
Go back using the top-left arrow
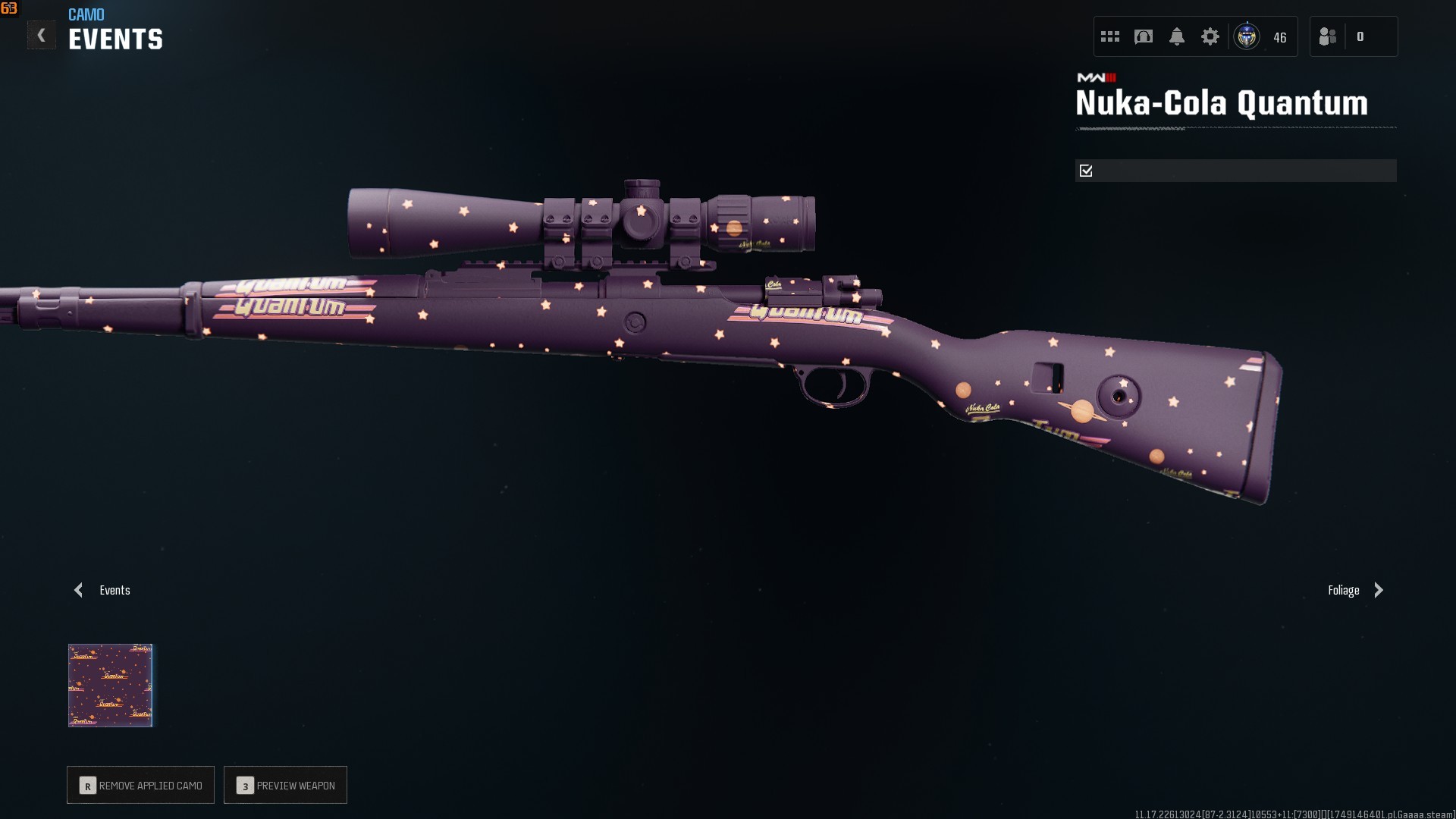(42, 36)
